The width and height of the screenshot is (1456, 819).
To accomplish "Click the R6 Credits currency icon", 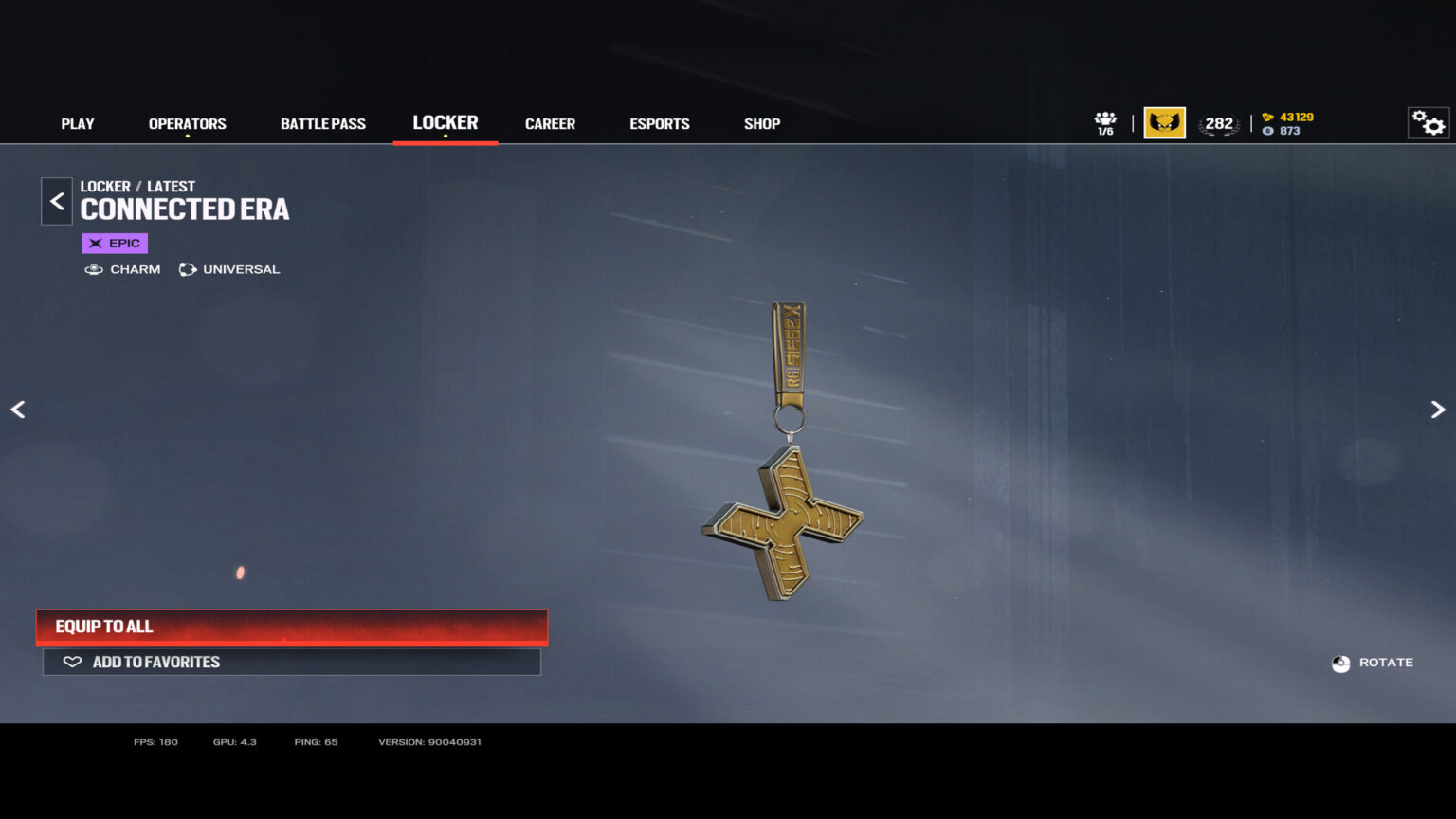I will 1268,118.
